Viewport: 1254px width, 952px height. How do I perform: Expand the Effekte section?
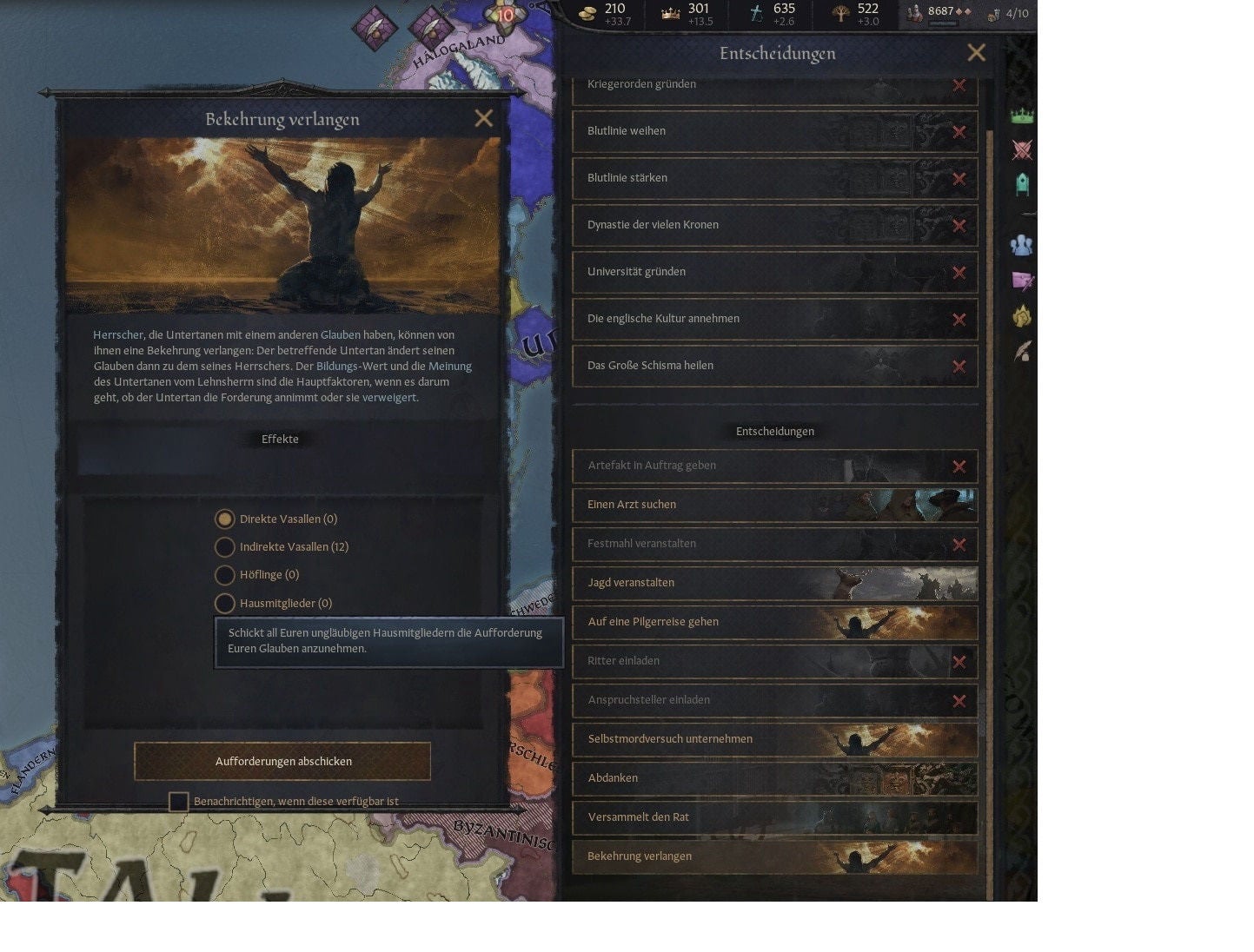coord(280,439)
